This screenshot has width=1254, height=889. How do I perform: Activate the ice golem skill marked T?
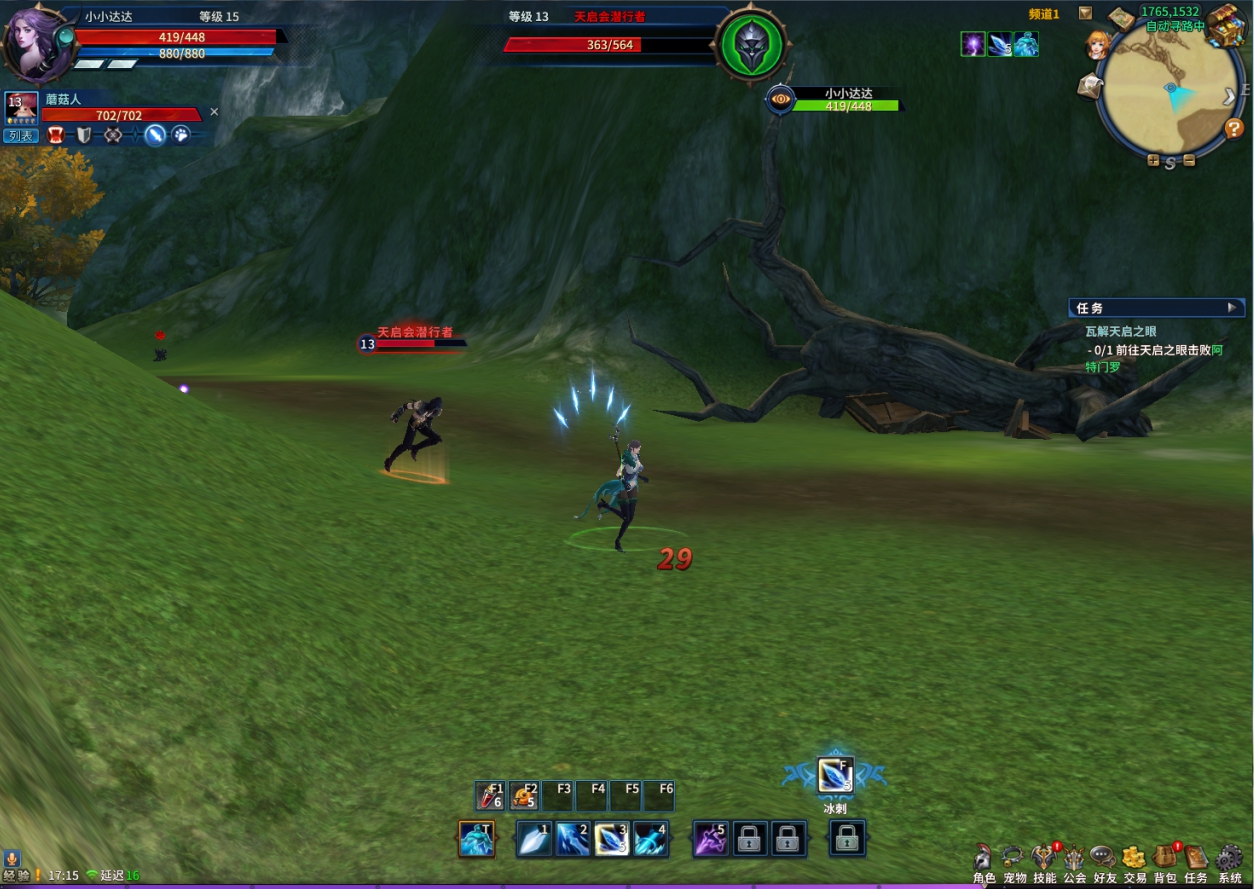pyautogui.click(x=476, y=839)
